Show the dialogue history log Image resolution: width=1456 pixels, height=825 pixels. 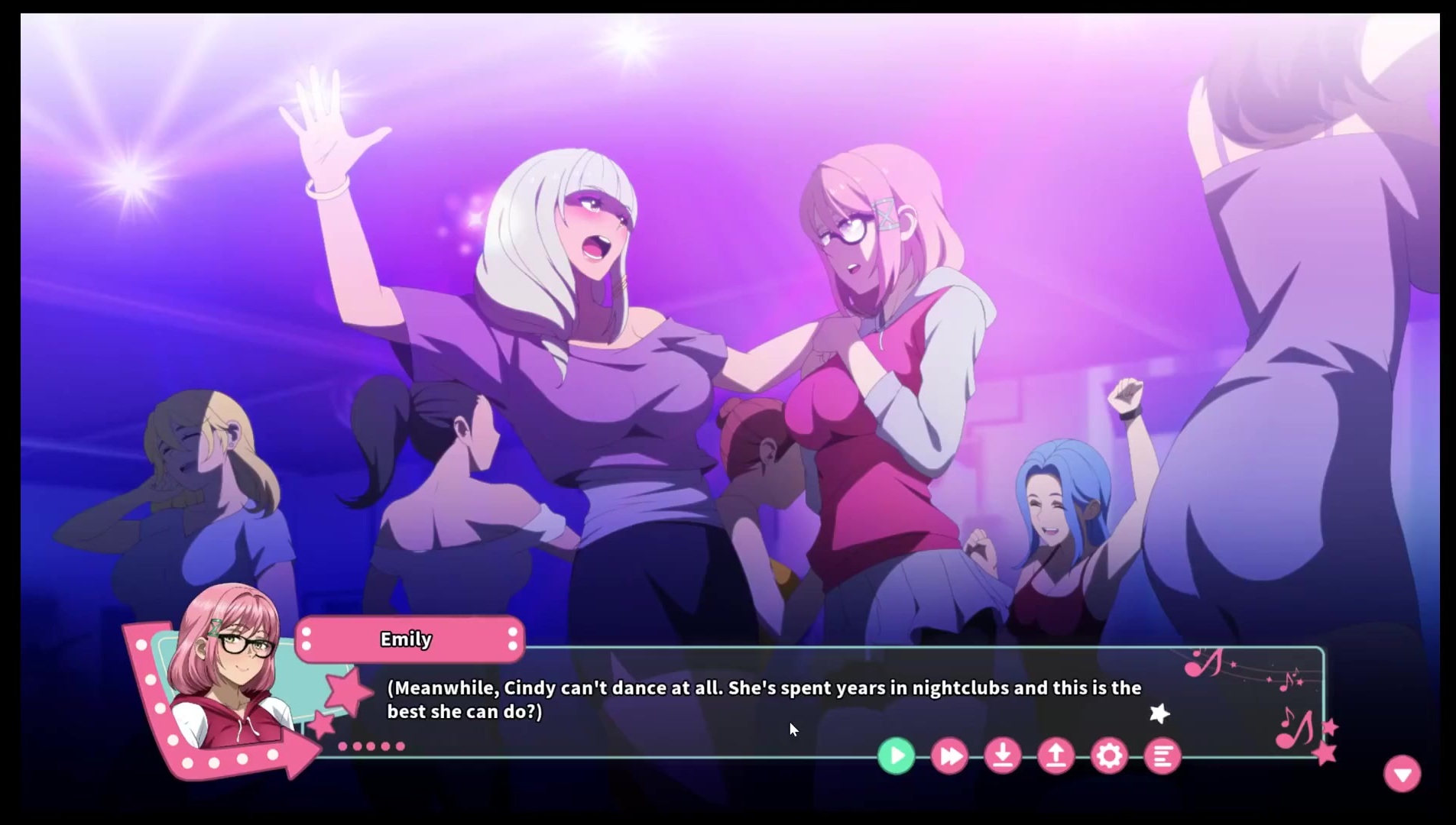[x=1163, y=756]
